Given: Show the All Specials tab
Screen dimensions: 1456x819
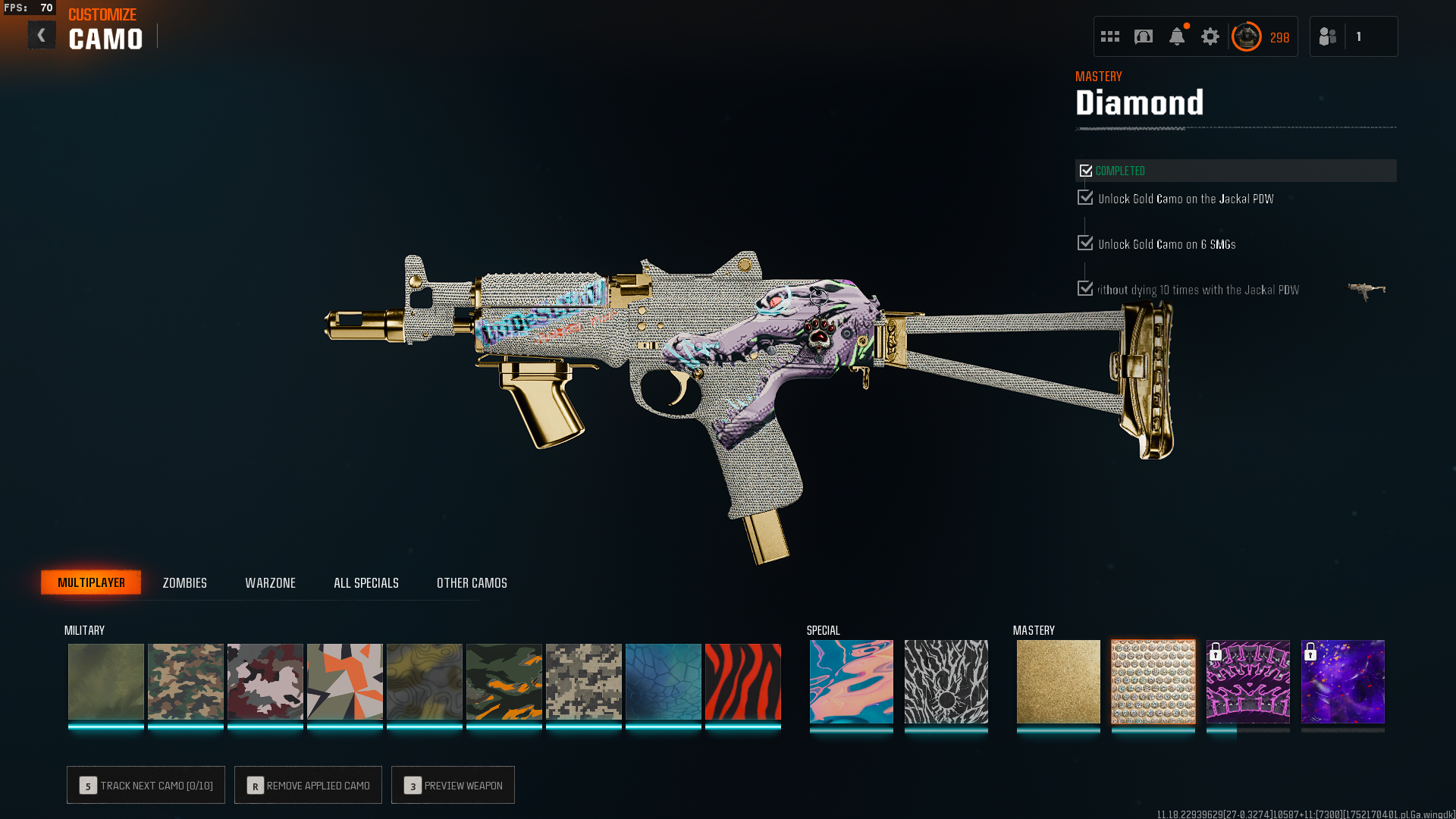Looking at the screenshot, I should pos(366,583).
